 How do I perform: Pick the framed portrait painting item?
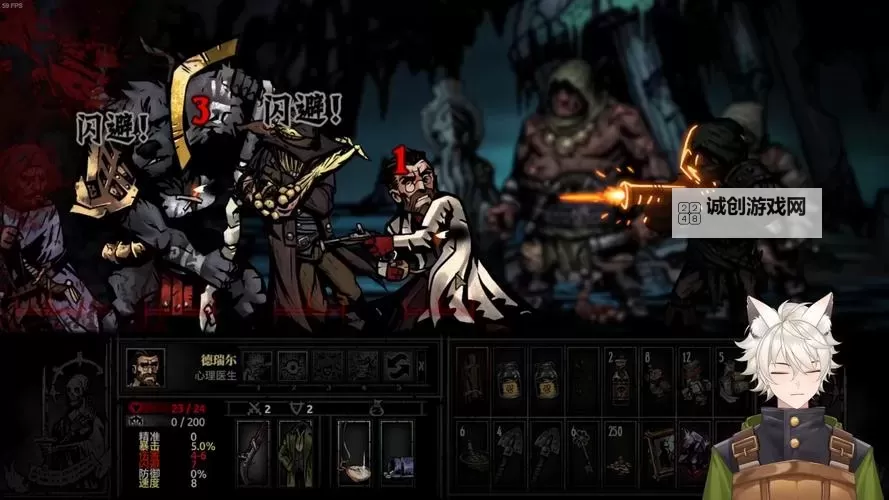tap(657, 448)
